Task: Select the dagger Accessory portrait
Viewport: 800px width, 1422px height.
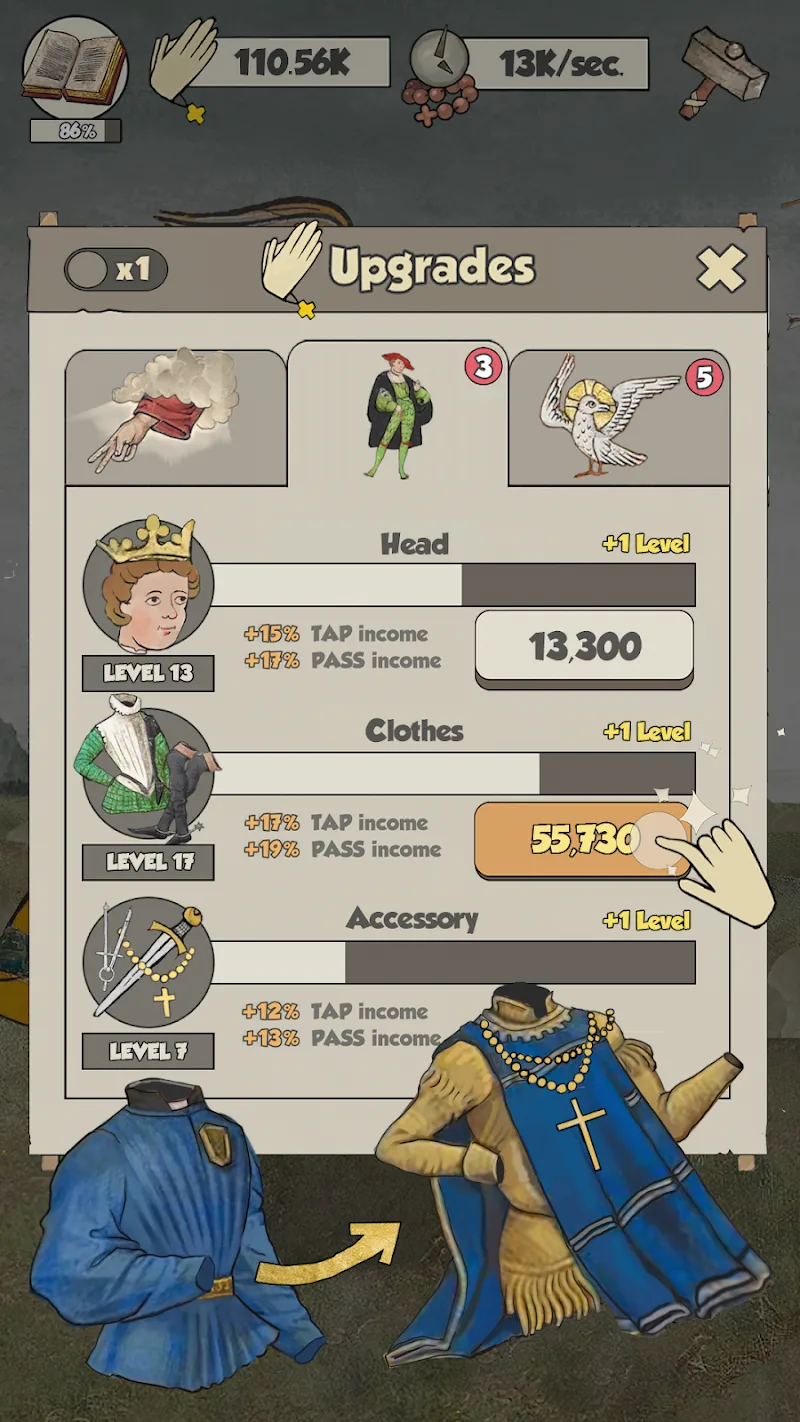Action: pos(148,963)
